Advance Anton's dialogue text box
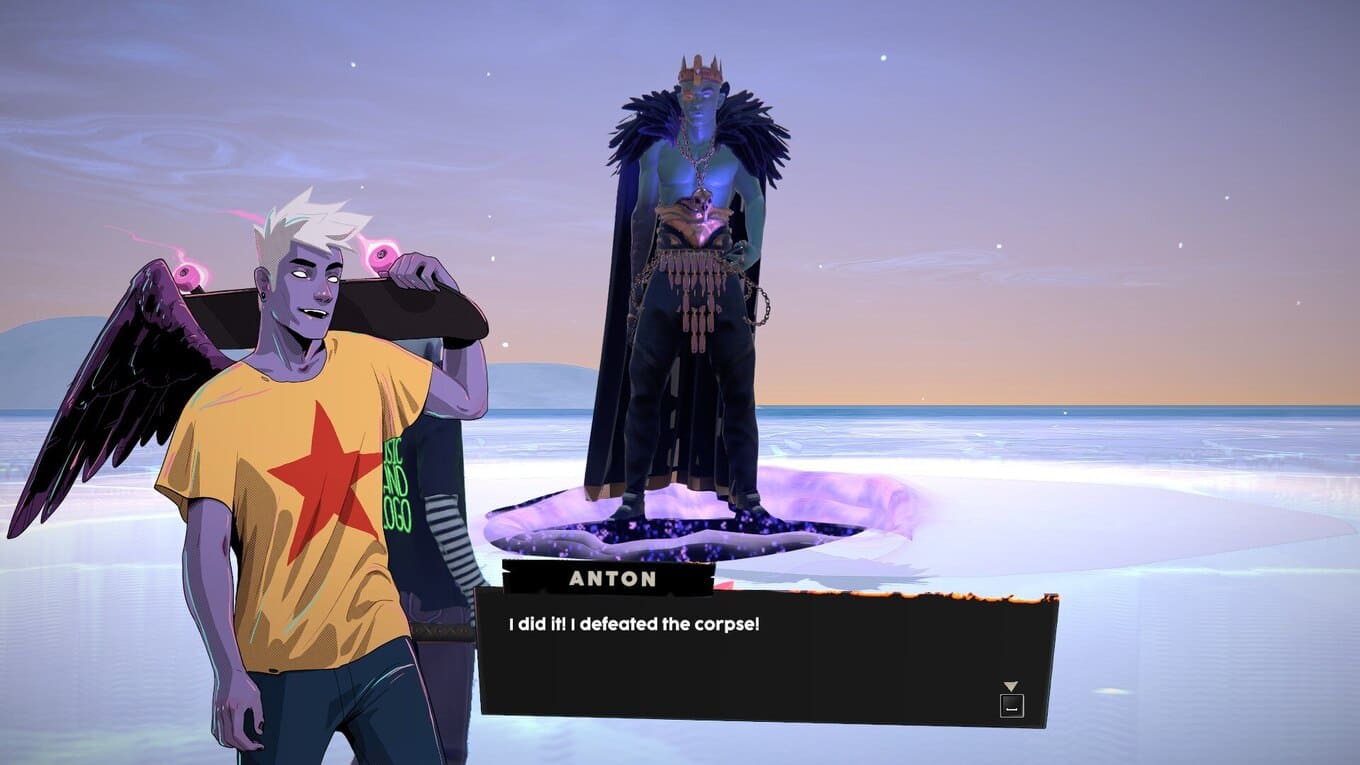Viewport: 1360px width, 765px height. click(x=1011, y=704)
